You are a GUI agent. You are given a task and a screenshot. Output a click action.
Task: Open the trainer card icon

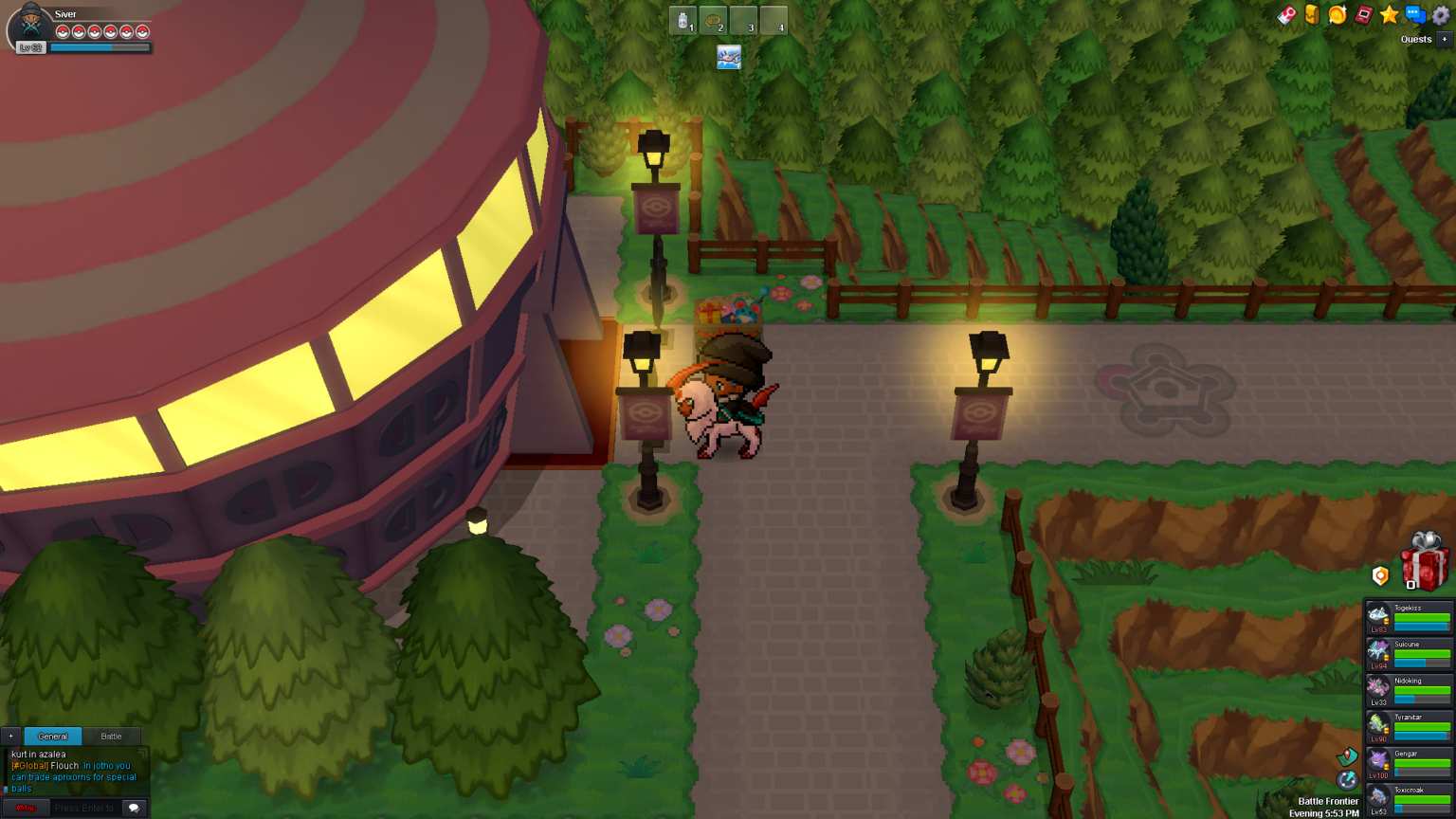click(1286, 15)
